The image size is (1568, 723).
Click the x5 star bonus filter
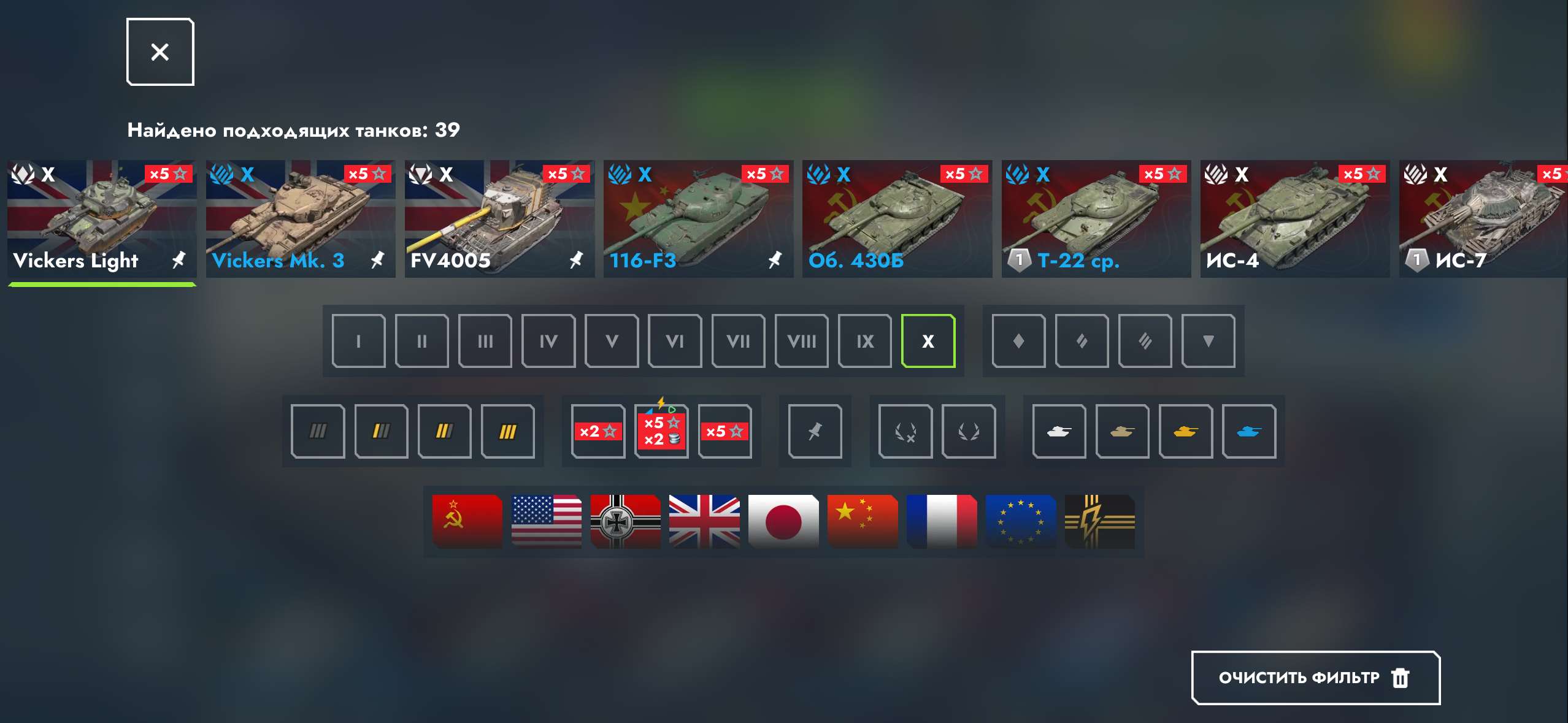coord(726,431)
